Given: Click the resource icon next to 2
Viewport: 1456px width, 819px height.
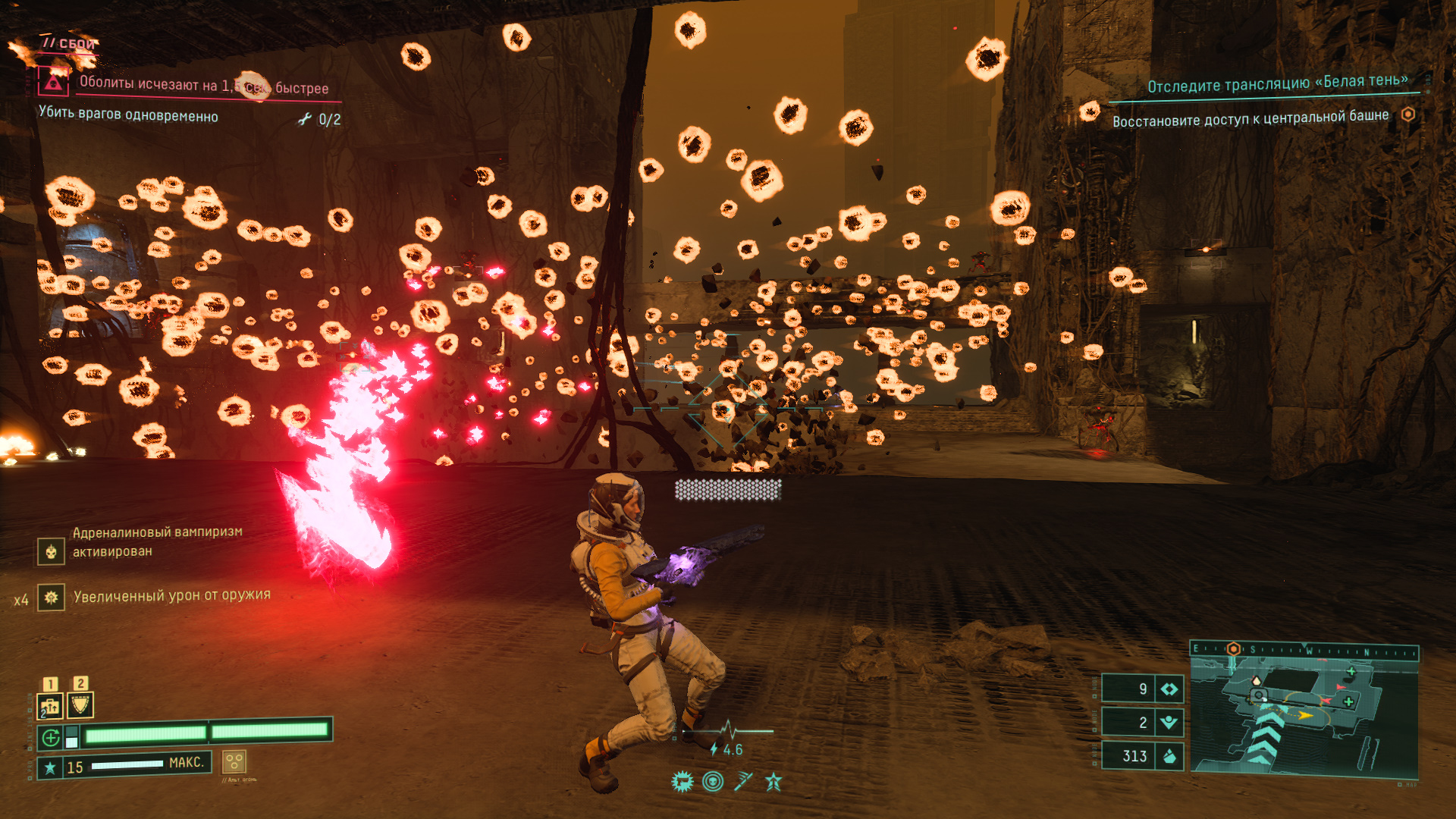Looking at the screenshot, I should tap(1169, 722).
